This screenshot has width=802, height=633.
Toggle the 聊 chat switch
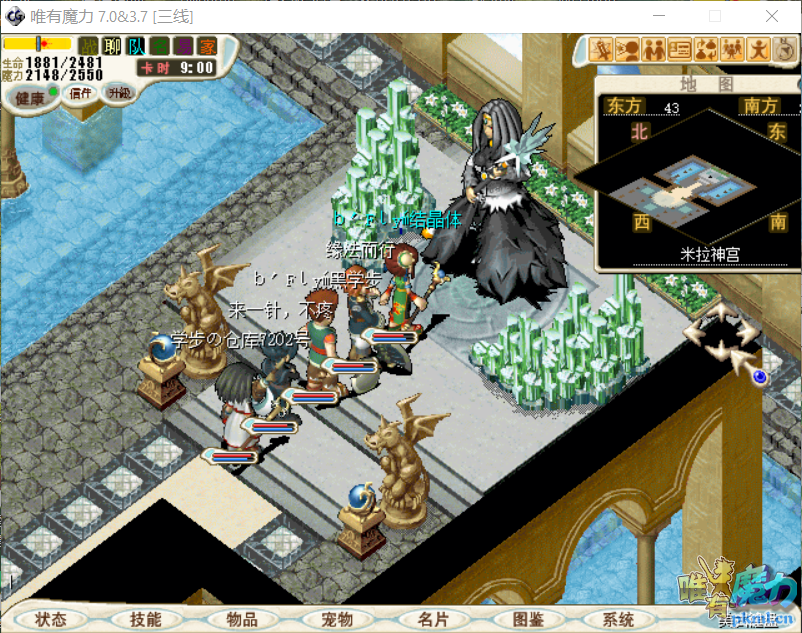point(113,46)
